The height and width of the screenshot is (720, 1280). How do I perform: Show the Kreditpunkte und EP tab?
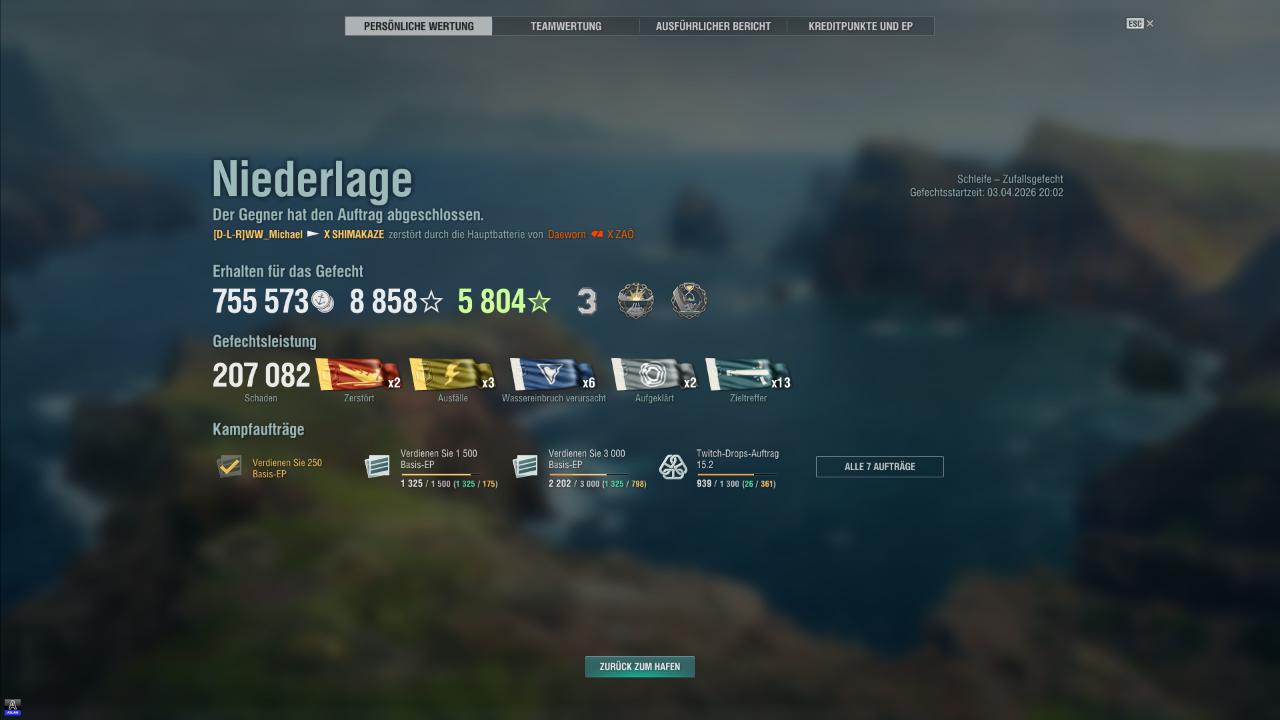[x=860, y=26]
